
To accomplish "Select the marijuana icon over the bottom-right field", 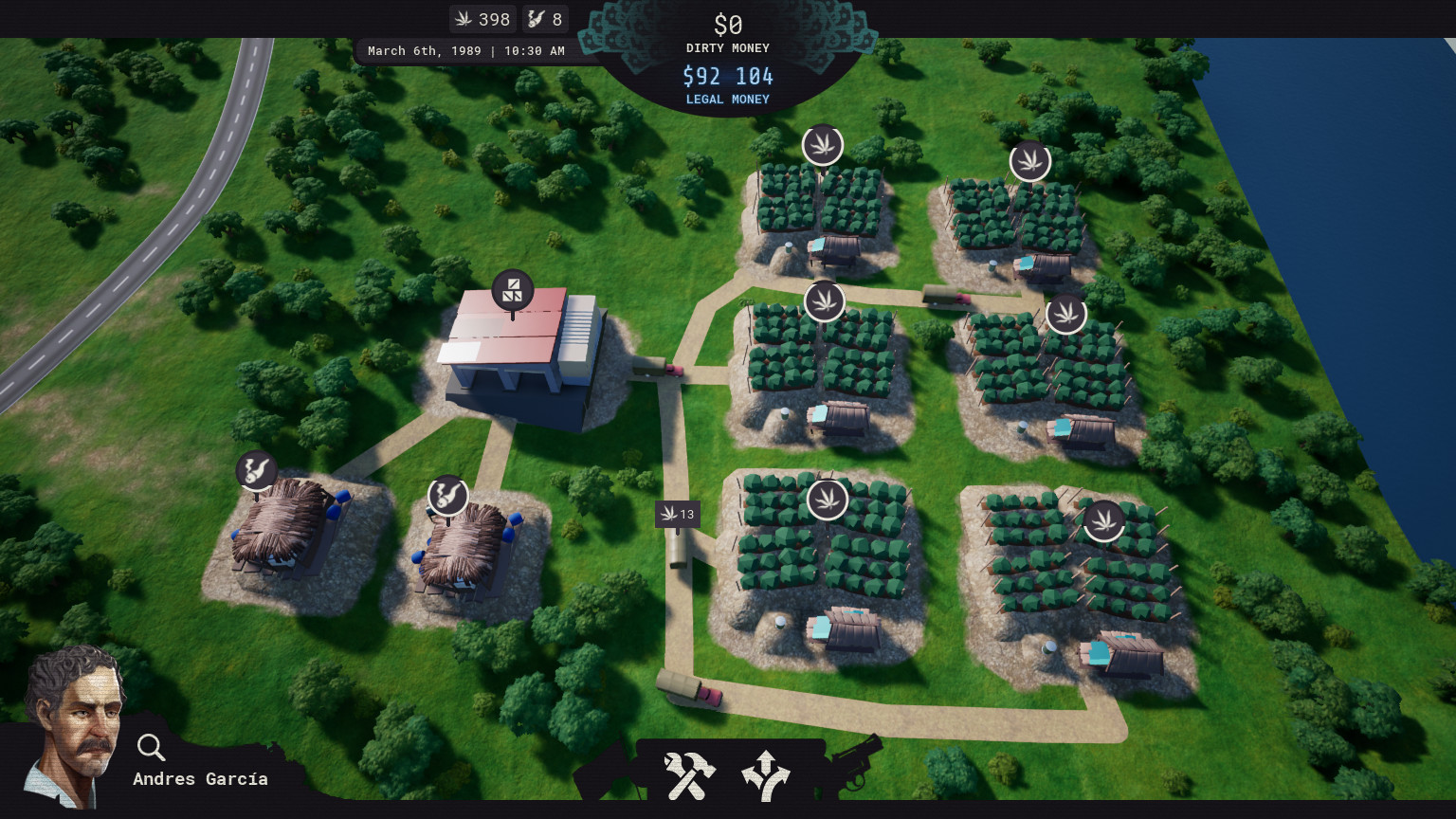I will (x=1104, y=519).
